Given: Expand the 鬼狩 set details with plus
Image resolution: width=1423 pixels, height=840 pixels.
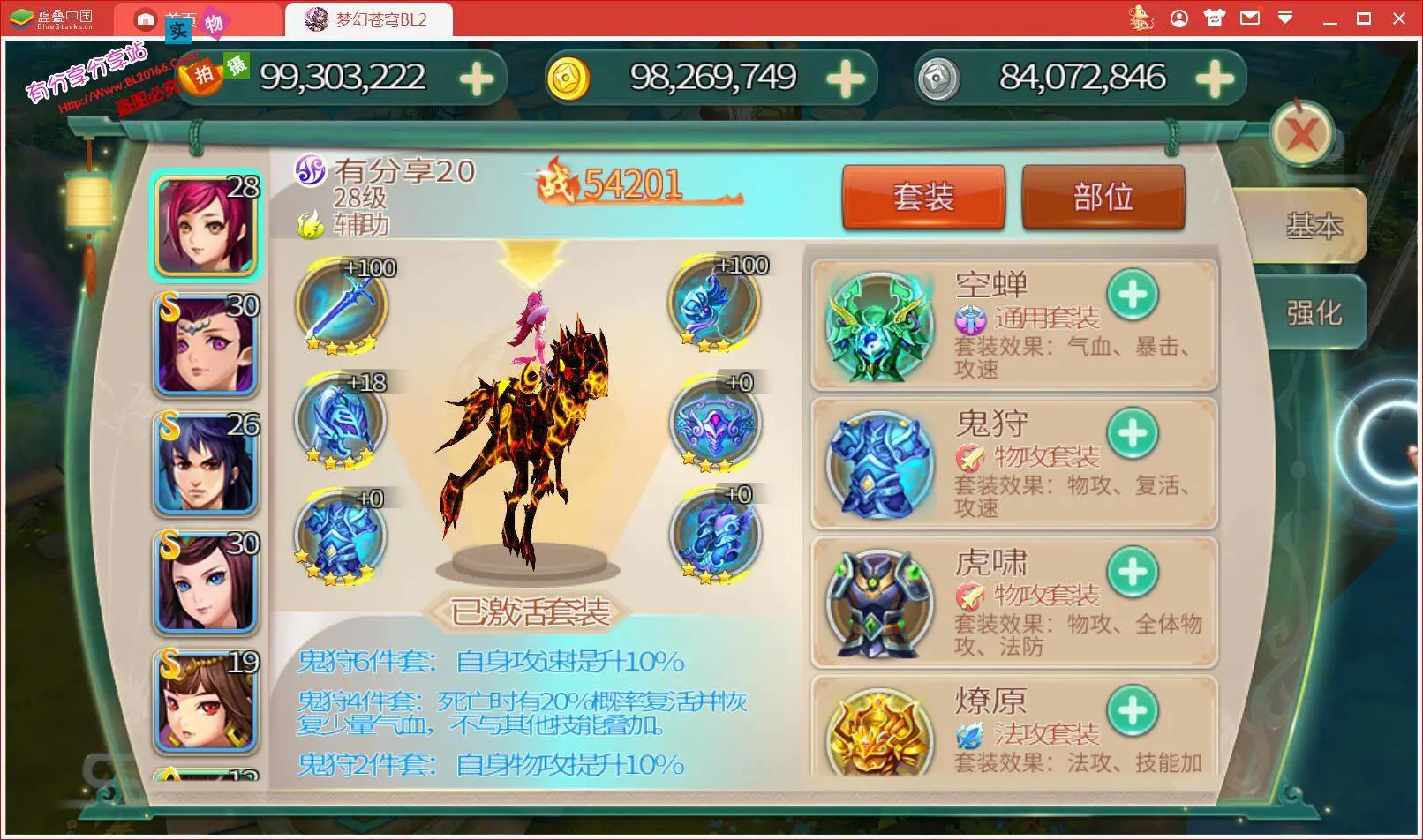Looking at the screenshot, I should [1134, 435].
